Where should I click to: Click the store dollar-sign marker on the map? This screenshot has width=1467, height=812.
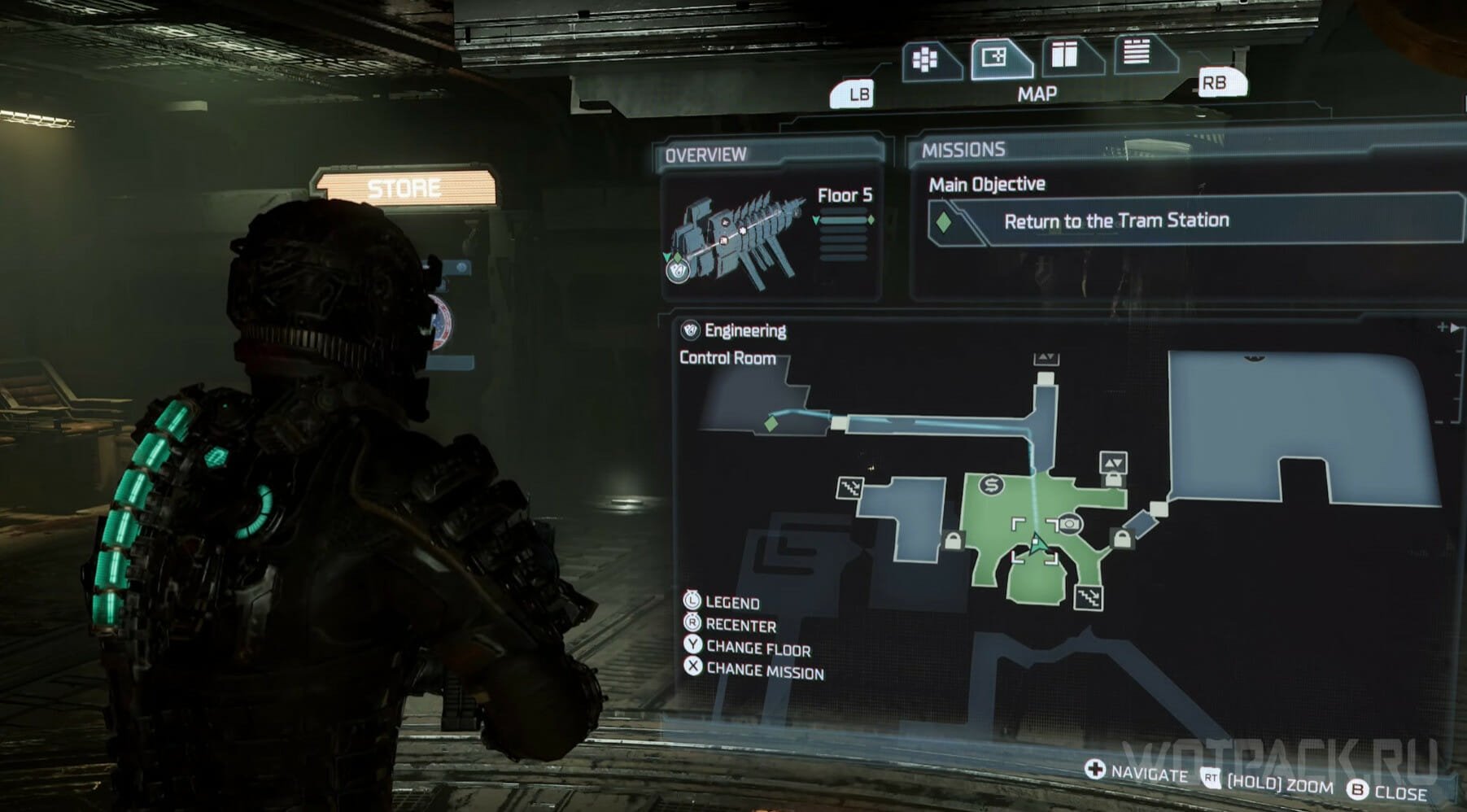coord(990,486)
